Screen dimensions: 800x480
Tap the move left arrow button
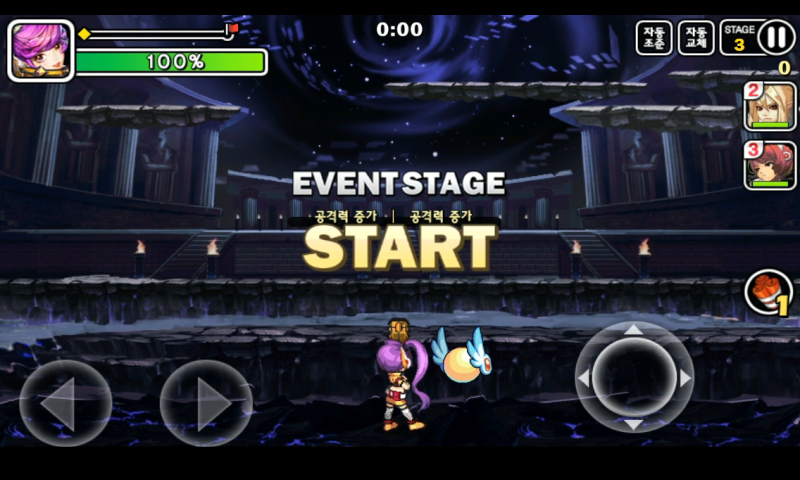pyautogui.click(x=65, y=402)
